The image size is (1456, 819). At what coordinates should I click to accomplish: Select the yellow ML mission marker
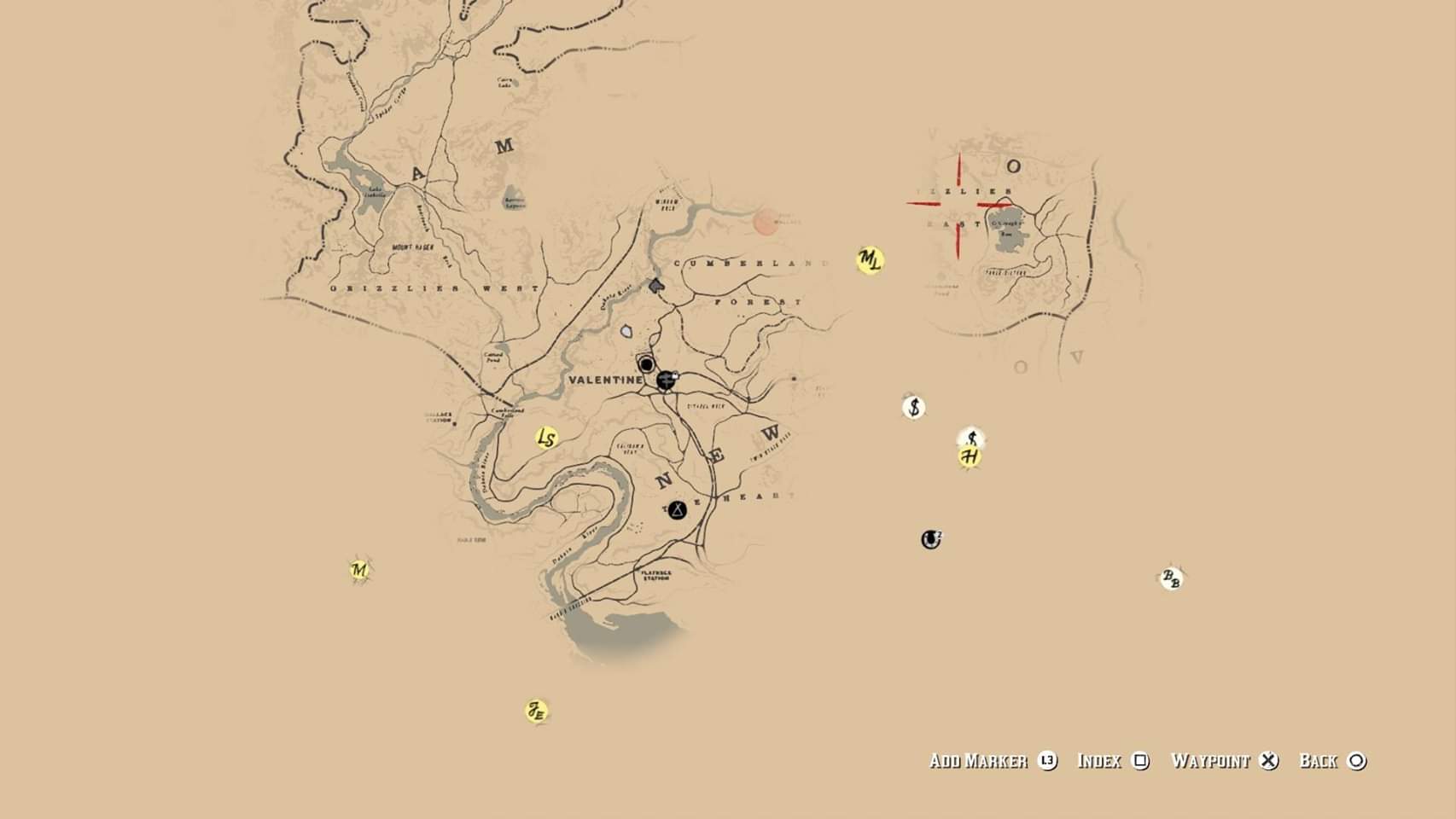tap(869, 260)
